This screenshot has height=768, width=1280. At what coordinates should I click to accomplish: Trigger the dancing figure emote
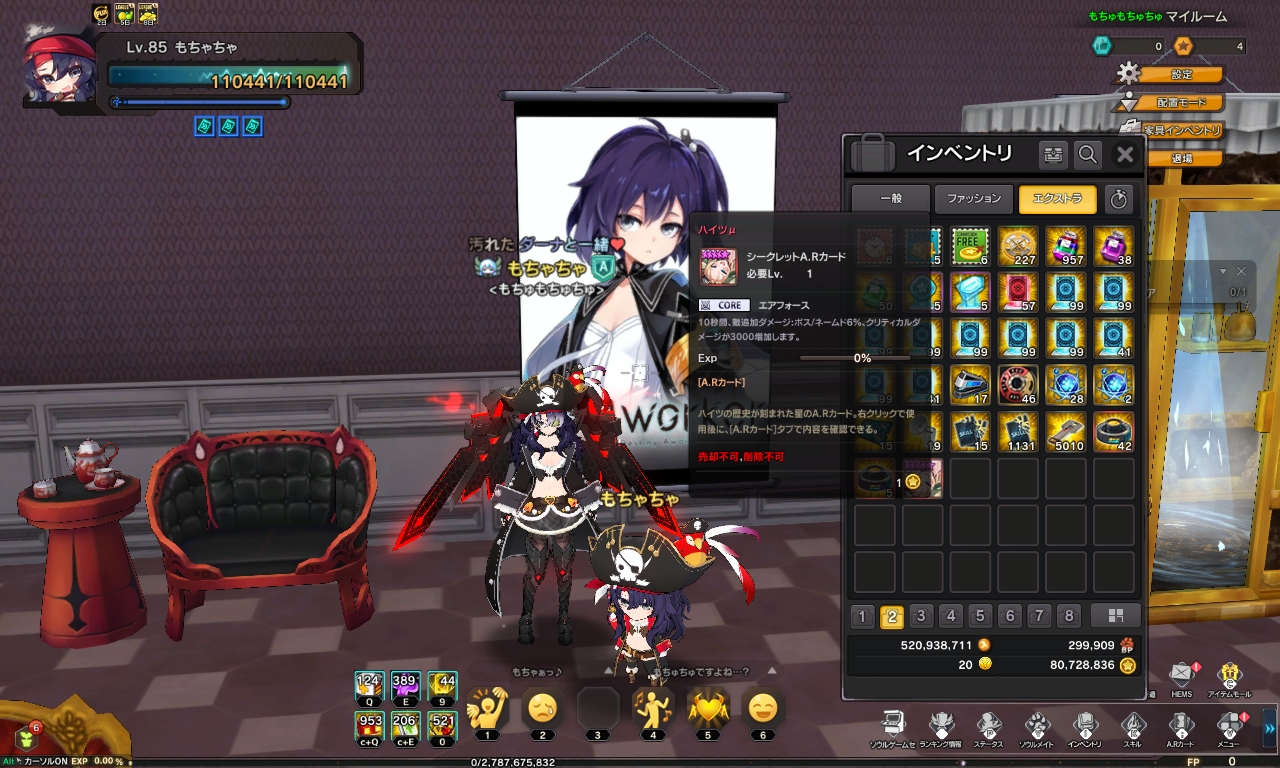[x=653, y=708]
